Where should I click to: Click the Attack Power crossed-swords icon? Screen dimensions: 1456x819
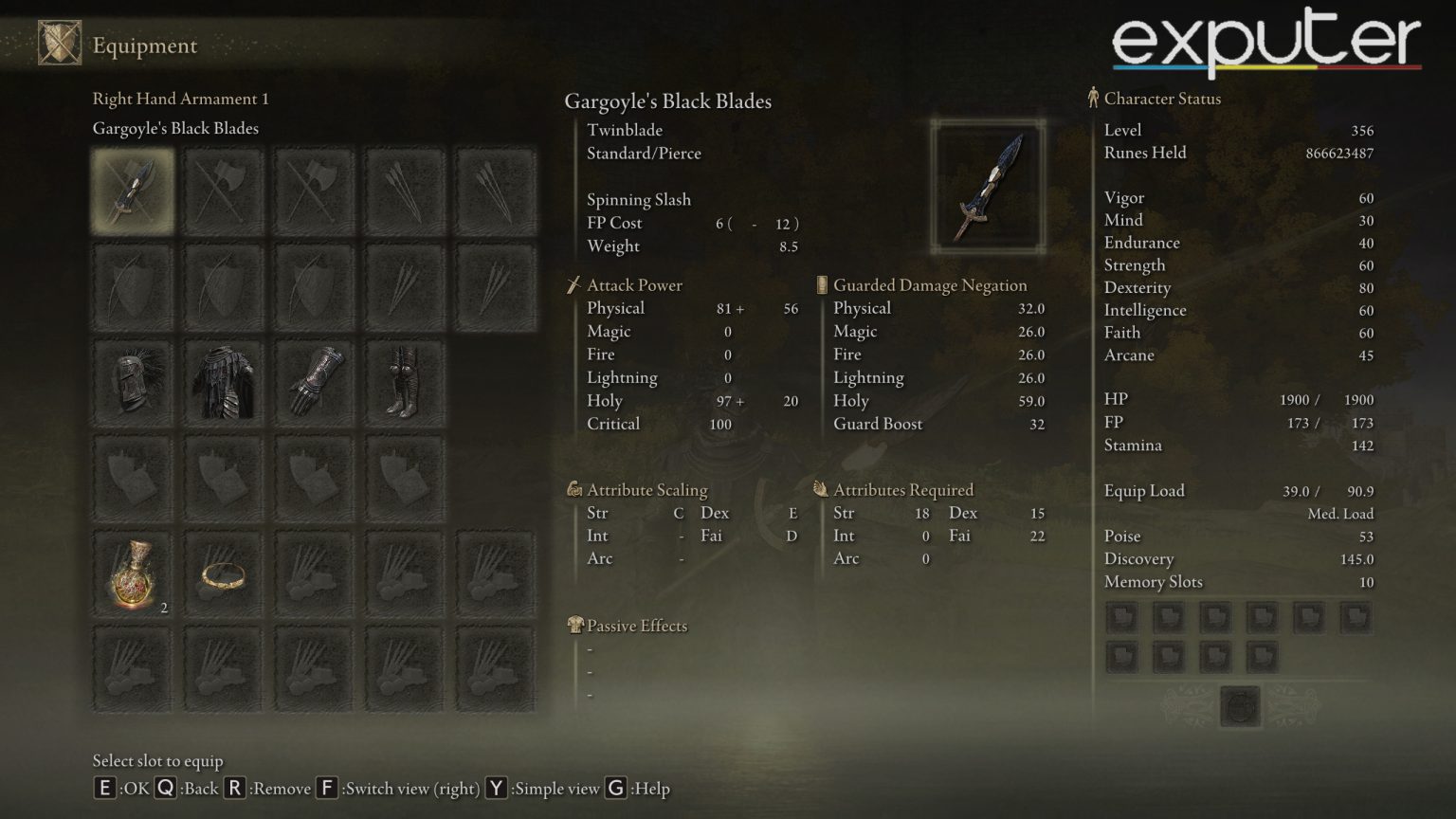click(573, 284)
